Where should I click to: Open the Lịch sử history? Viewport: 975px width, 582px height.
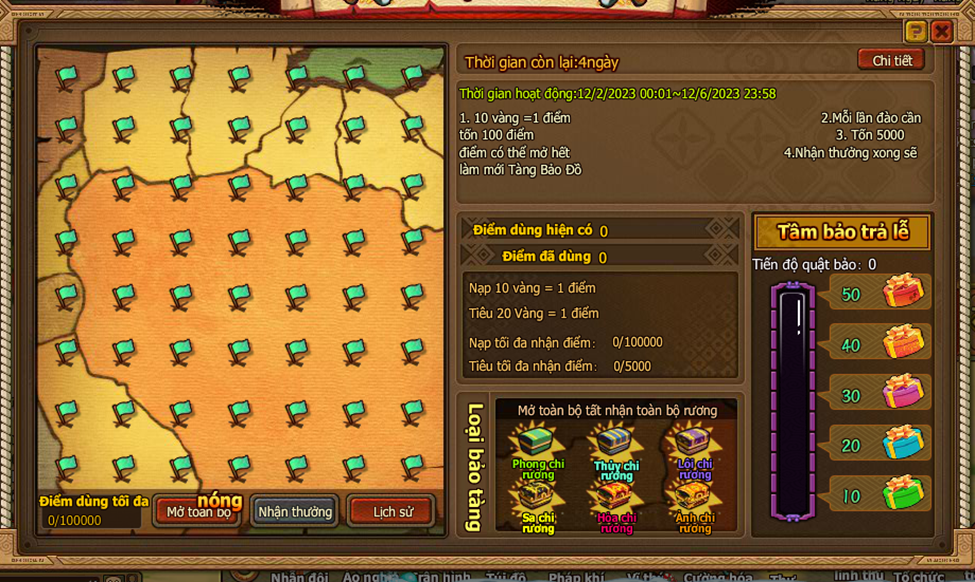(x=391, y=512)
